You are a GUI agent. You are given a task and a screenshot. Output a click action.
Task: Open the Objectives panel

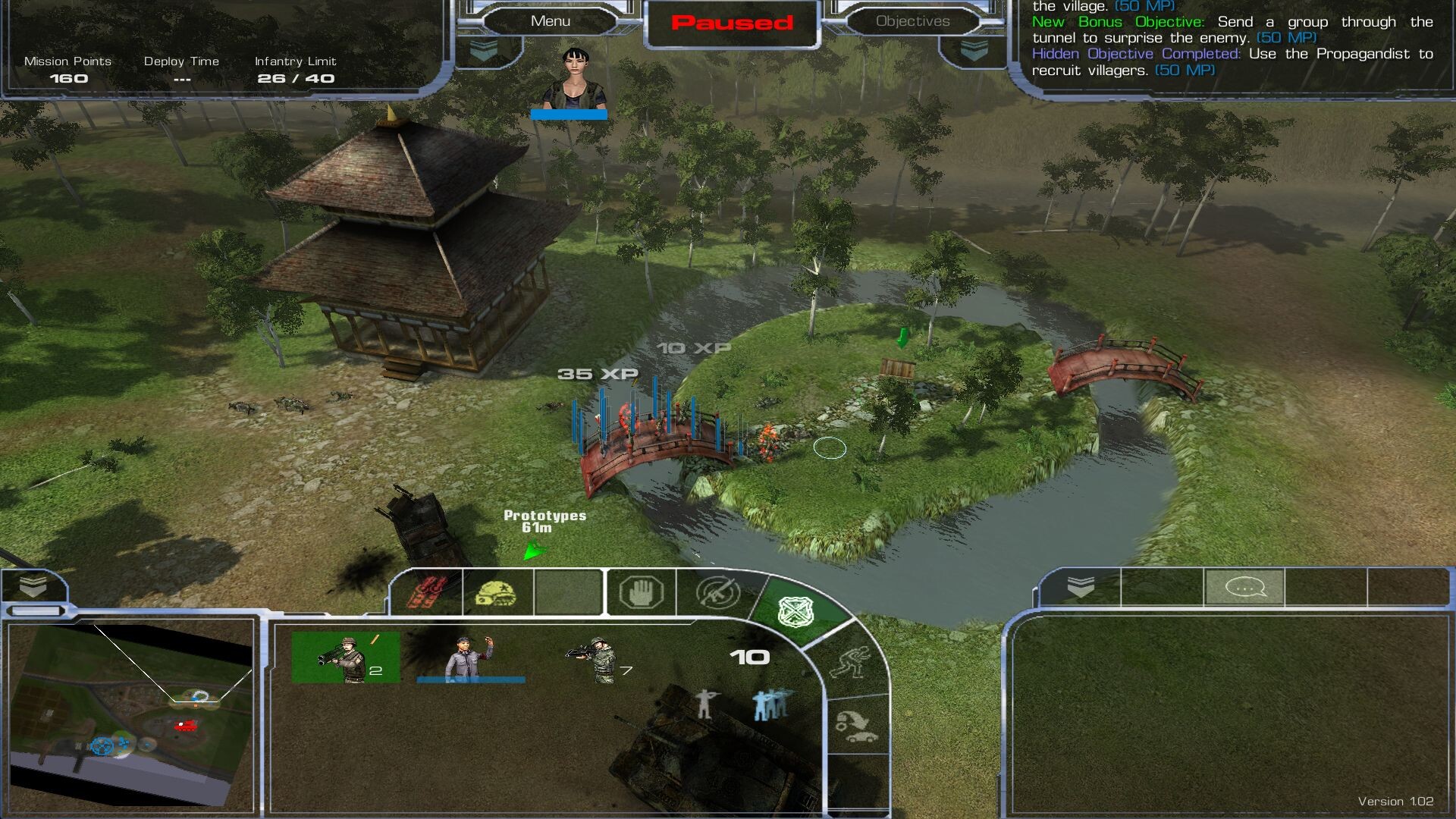click(912, 21)
